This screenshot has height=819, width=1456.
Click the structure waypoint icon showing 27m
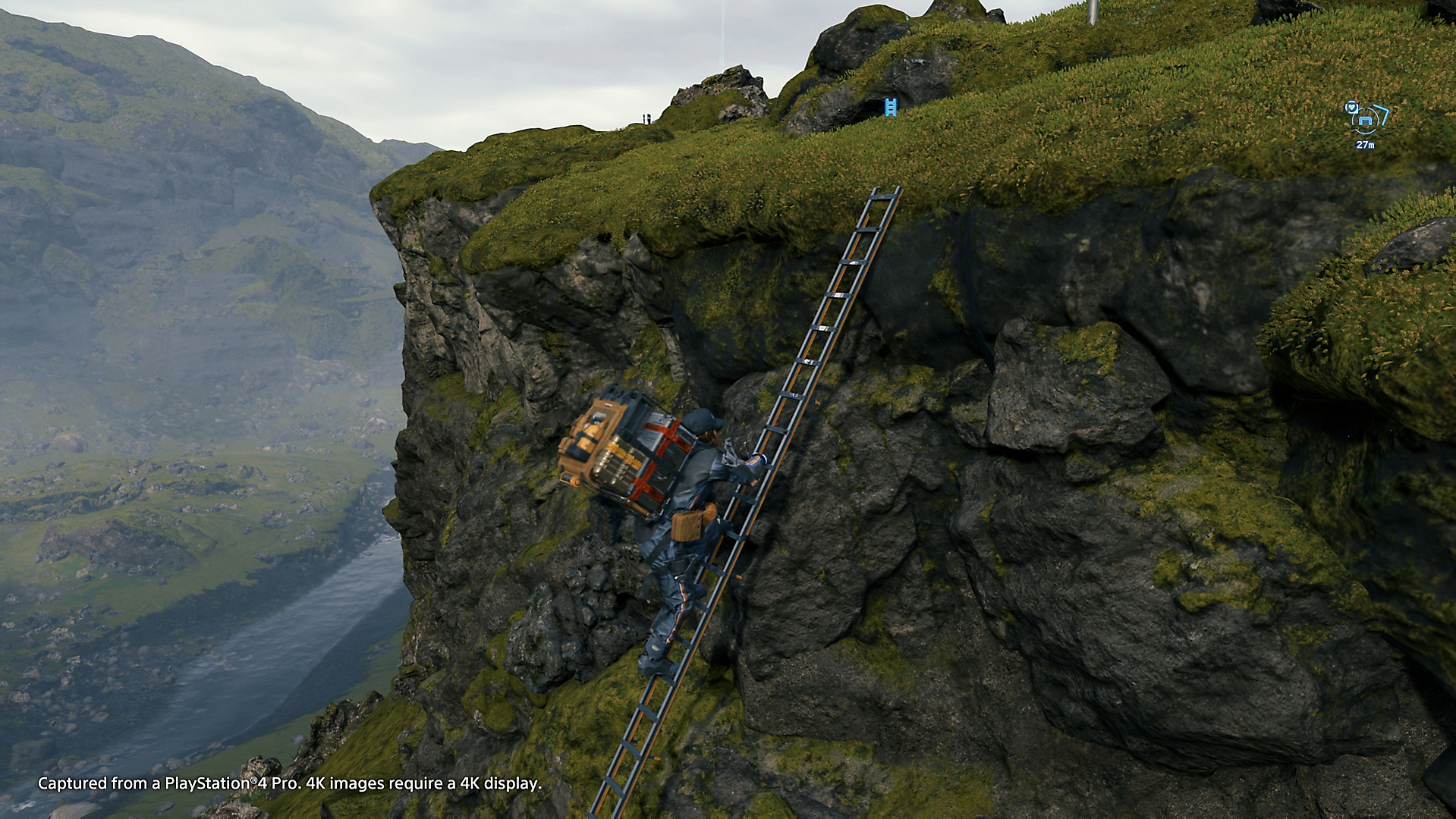pyautogui.click(x=1366, y=120)
